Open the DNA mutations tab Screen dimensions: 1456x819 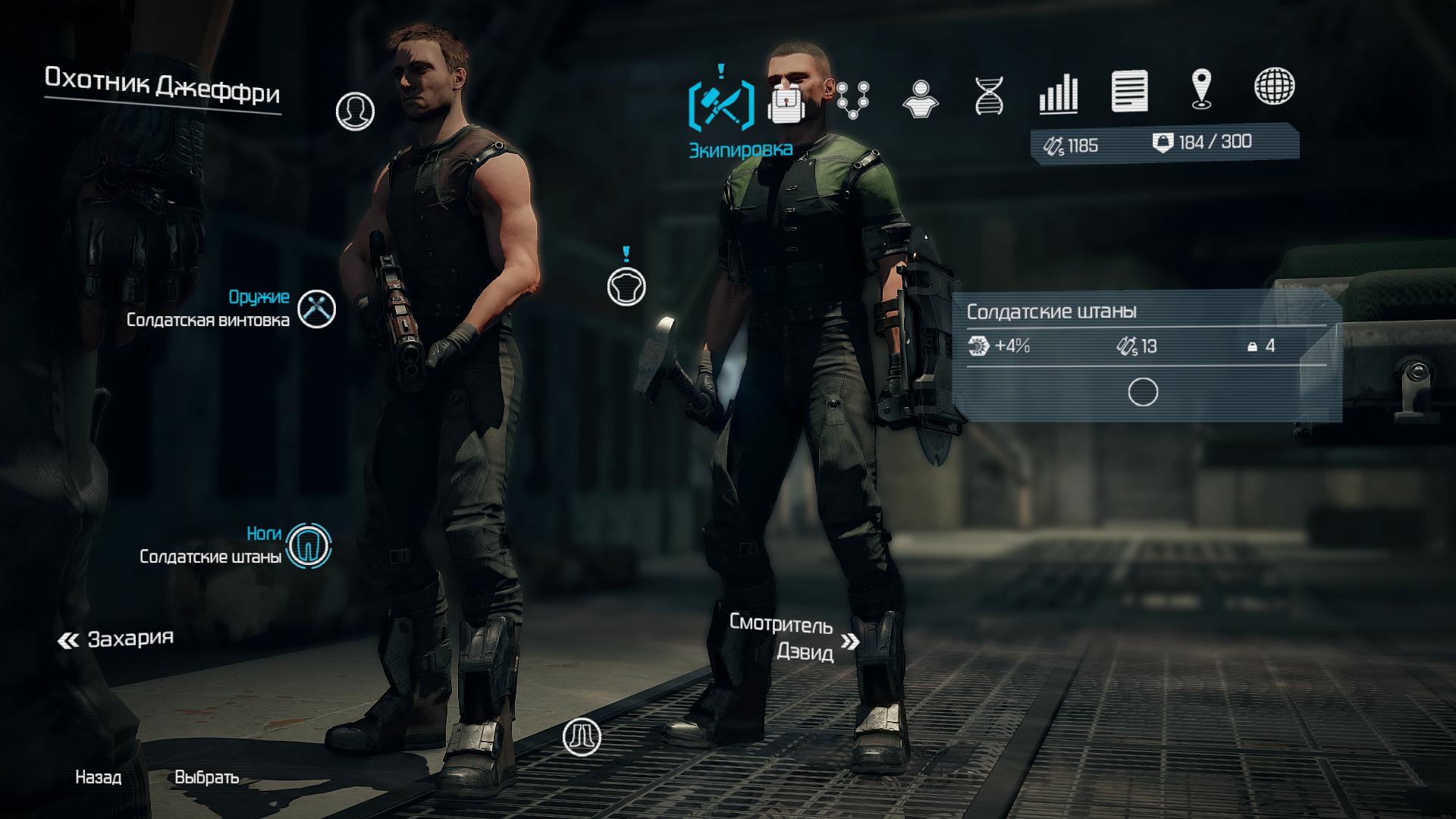click(989, 96)
